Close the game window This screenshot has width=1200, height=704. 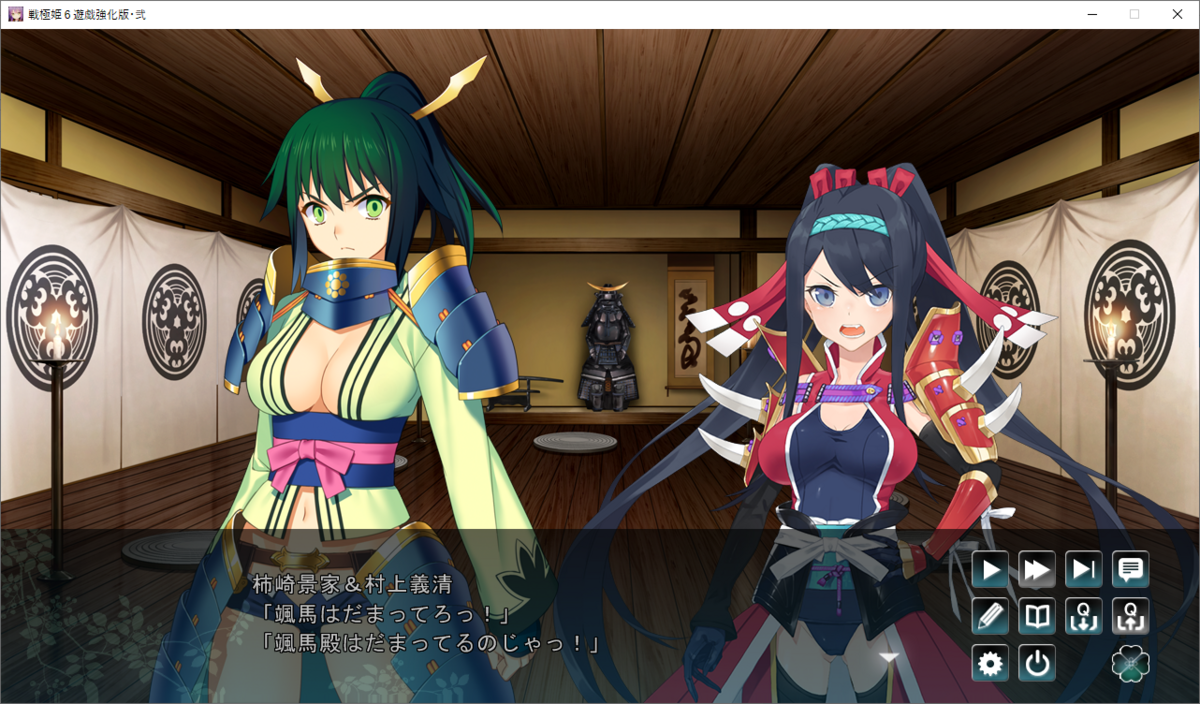tap(1177, 14)
